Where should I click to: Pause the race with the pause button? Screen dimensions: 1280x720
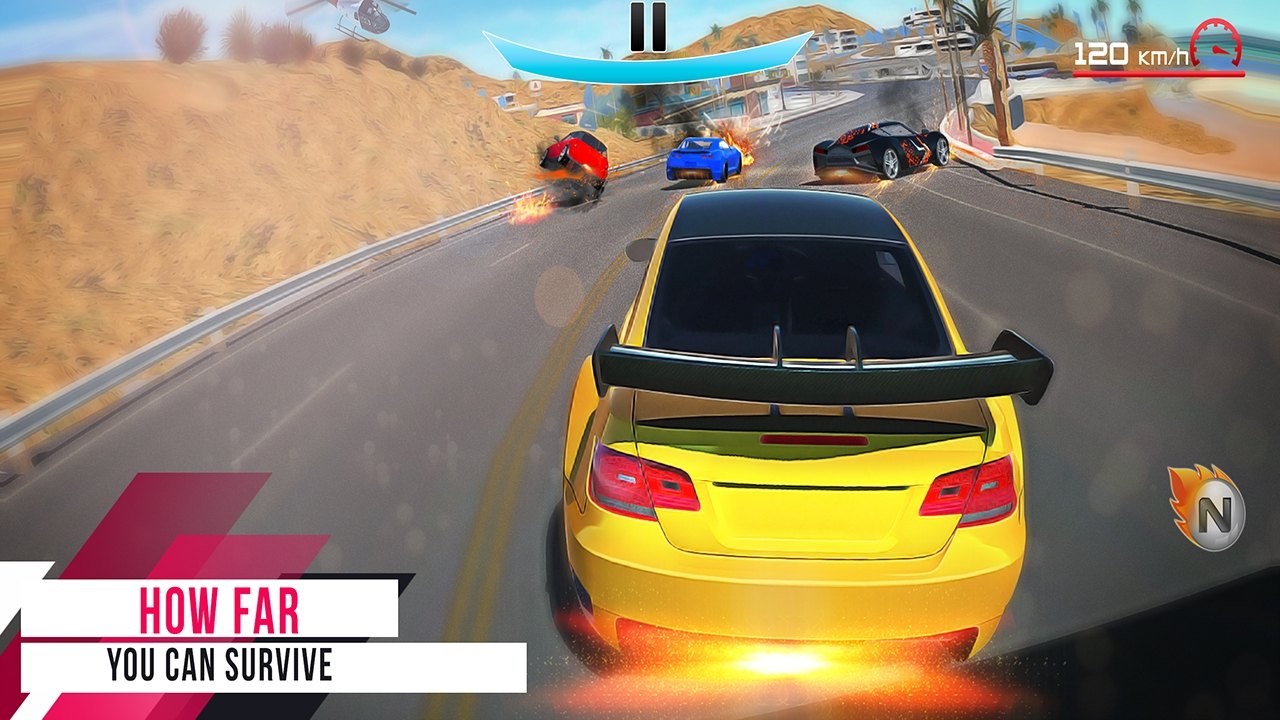pos(647,27)
